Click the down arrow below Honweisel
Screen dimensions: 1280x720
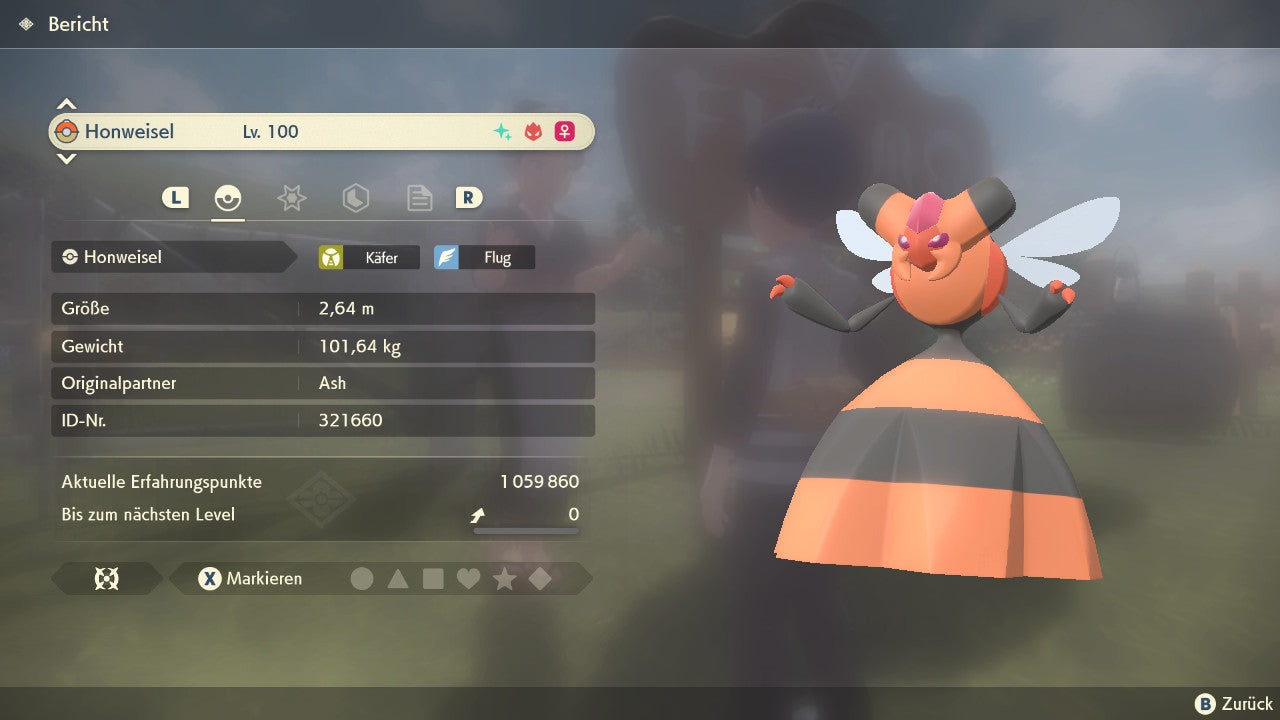click(66, 158)
